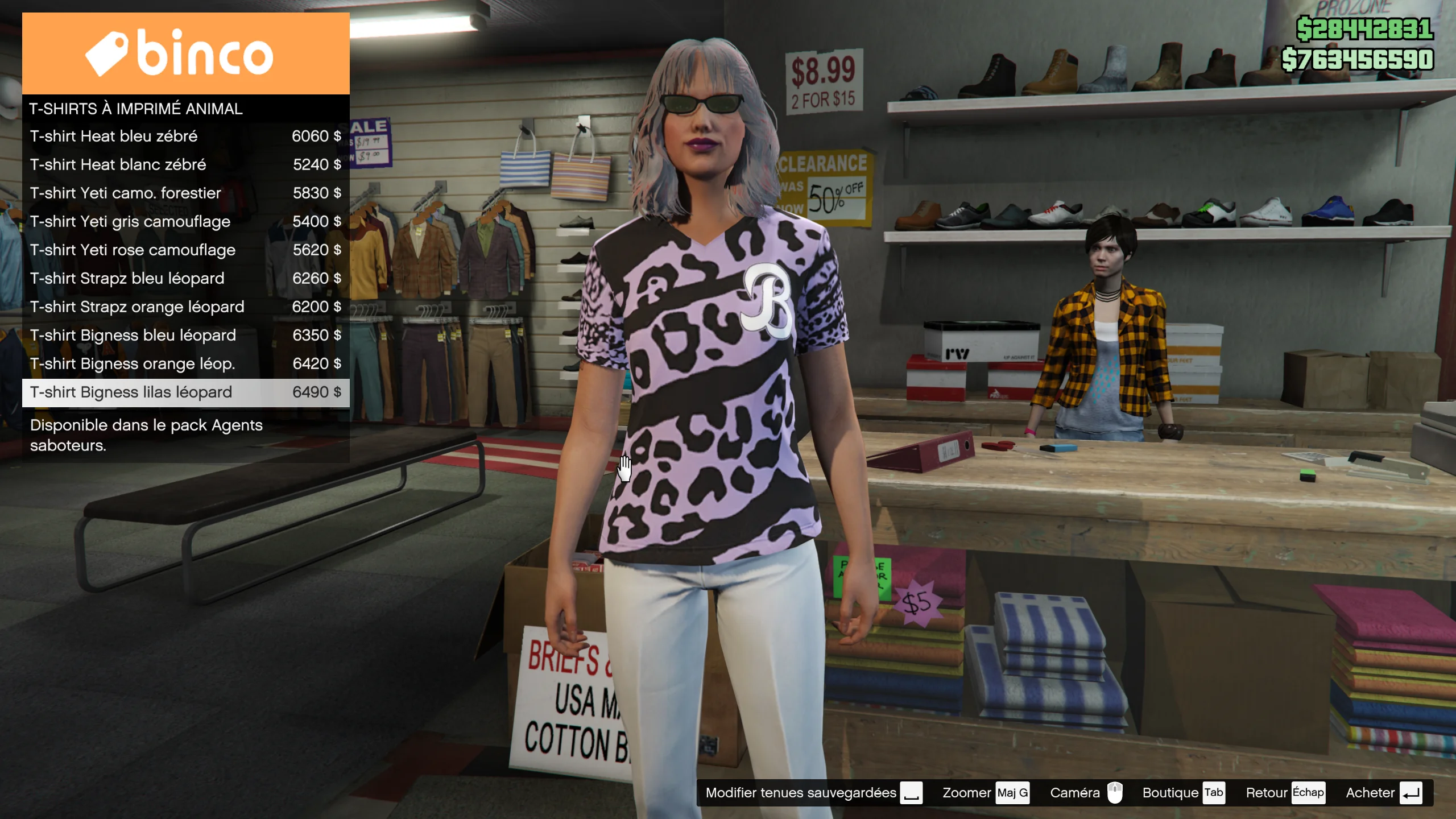Choose T-shirt Heat blanc zébré
This screenshot has height=819, width=1456.
(x=185, y=165)
